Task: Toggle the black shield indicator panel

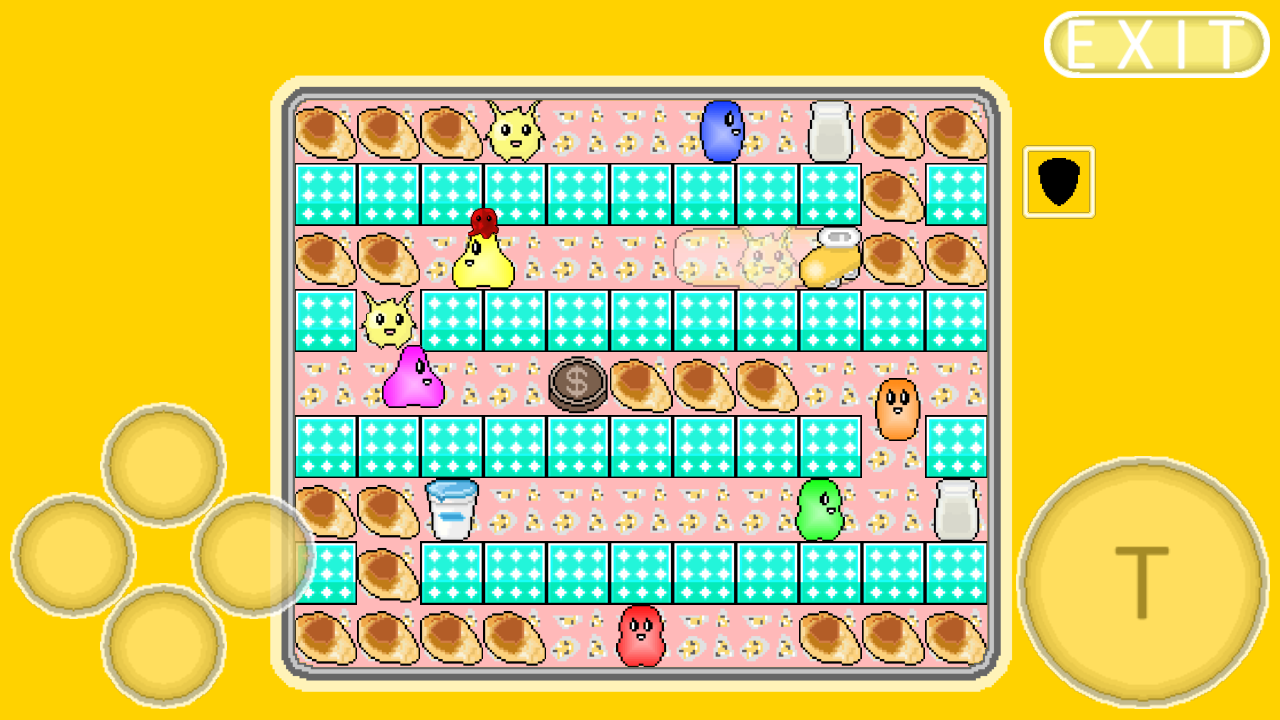Action: coord(1058,182)
